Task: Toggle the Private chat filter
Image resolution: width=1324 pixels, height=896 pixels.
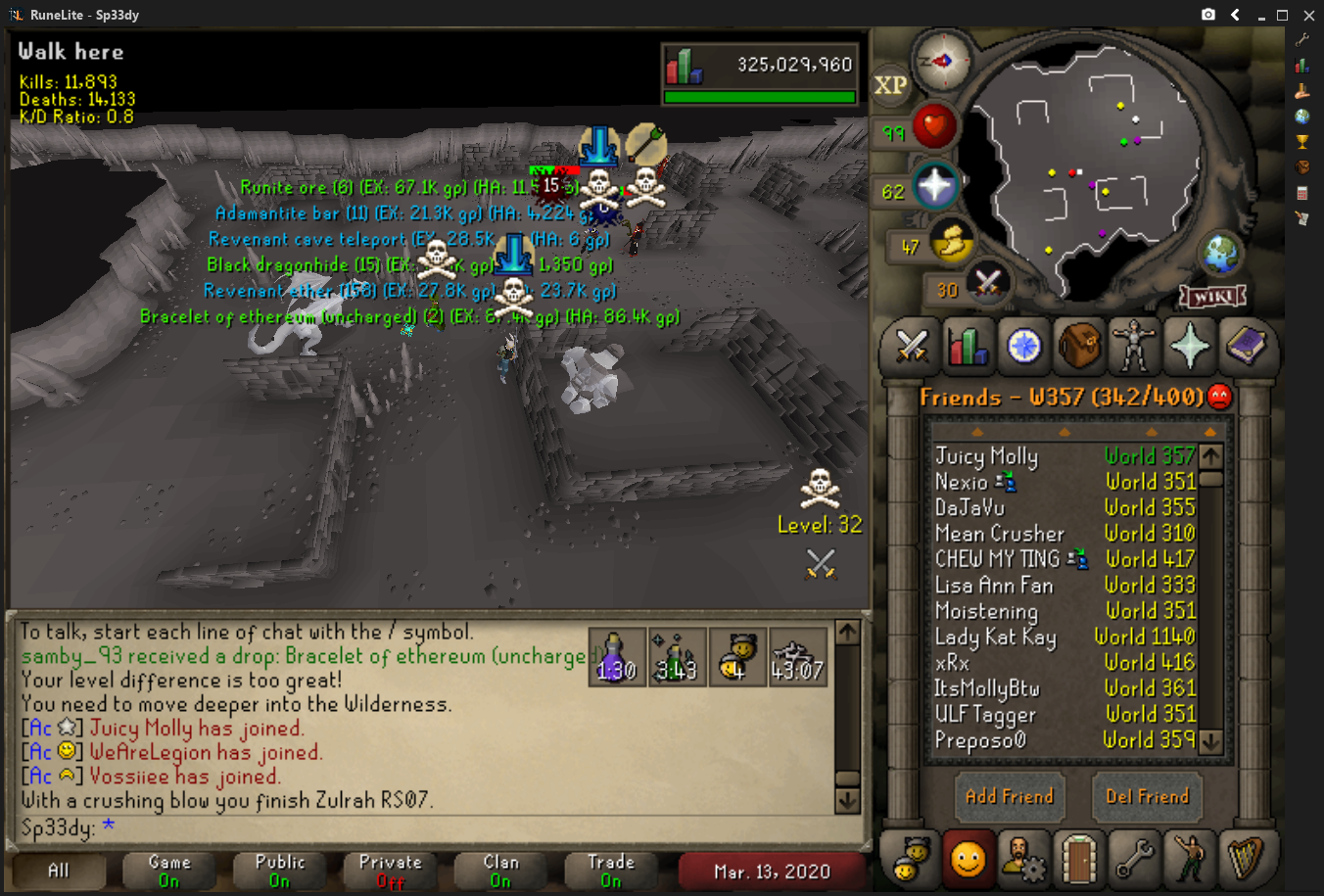Action: [390, 870]
